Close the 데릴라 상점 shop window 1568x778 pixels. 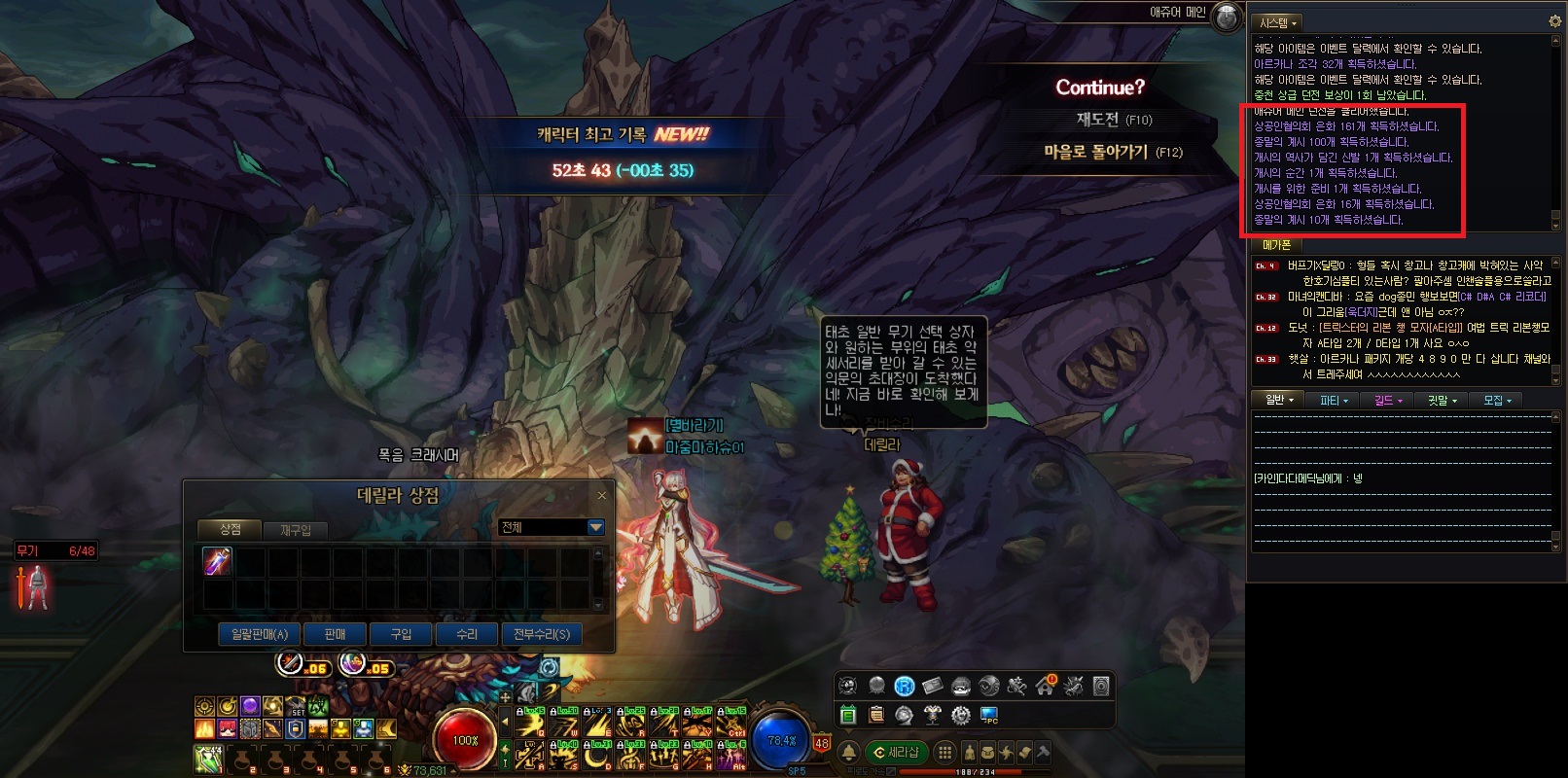click(602, 496)
